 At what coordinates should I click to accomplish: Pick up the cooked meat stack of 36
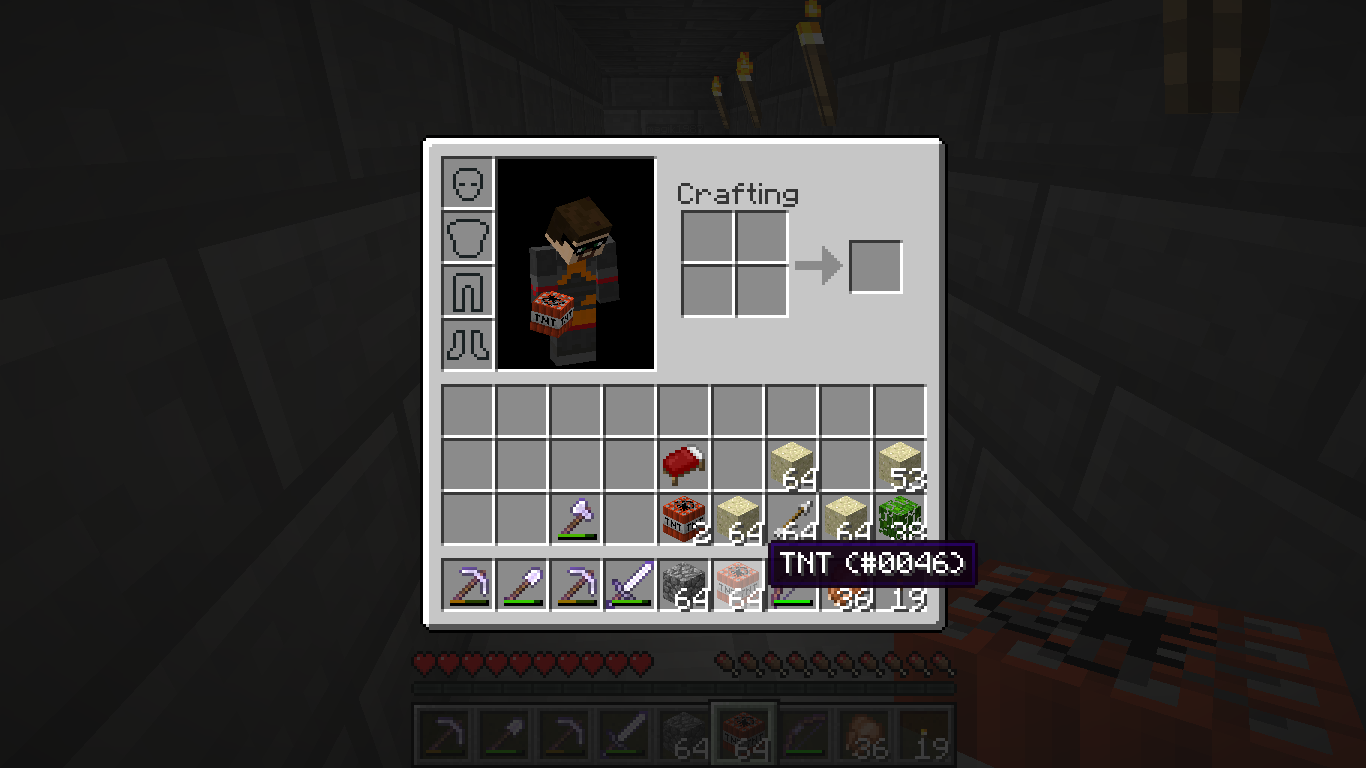click(846, 594)
